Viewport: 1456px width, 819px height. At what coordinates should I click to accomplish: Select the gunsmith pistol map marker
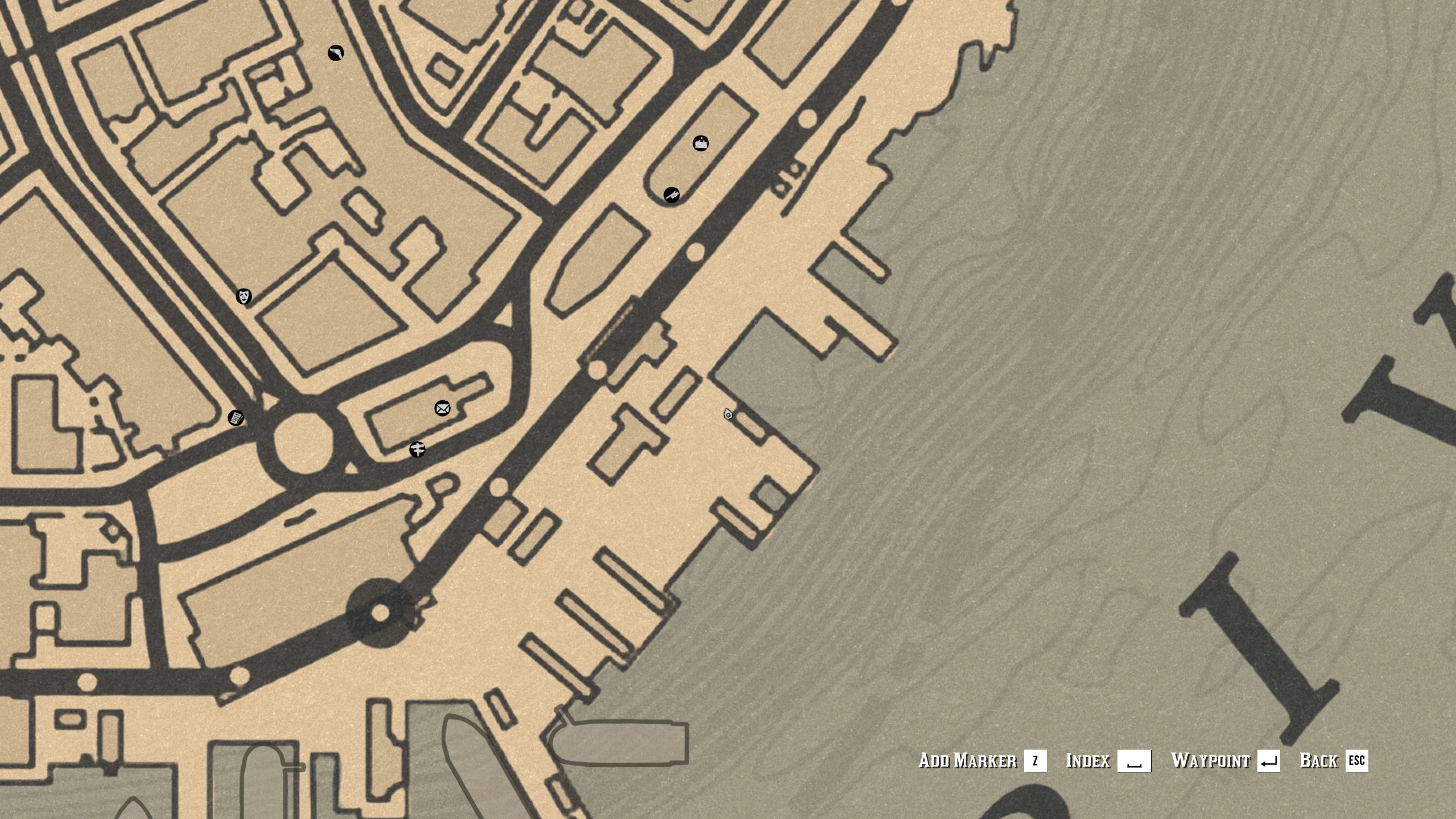[336, 53]
